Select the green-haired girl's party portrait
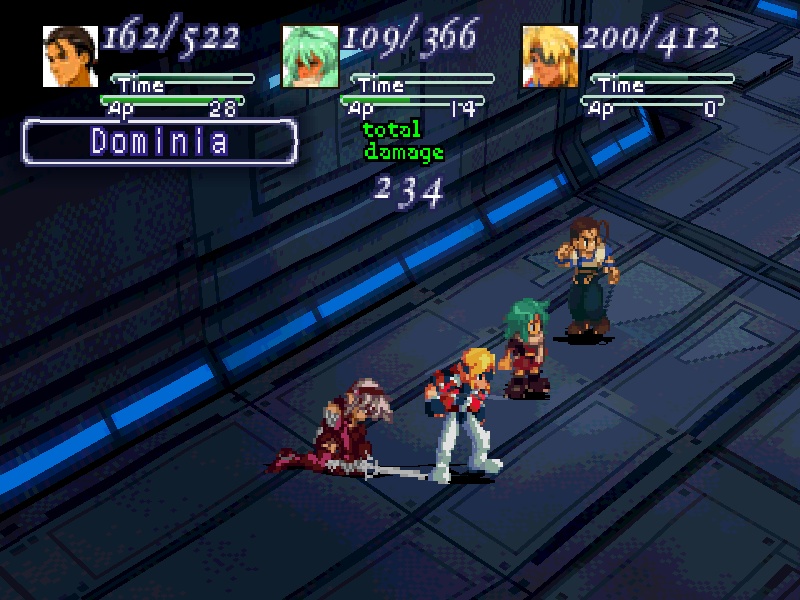This screenshot has width=800, height=600. tap(310, 56)
